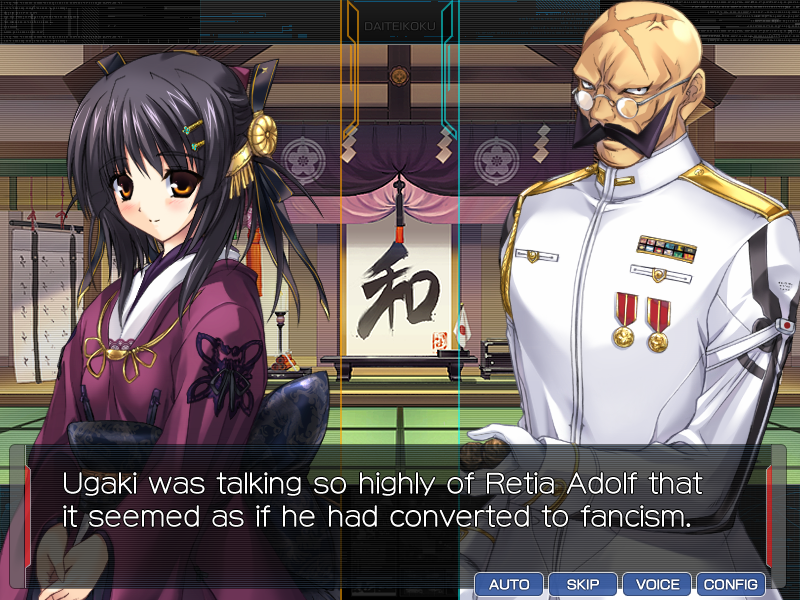Screen dimensions: 800x600
Task: Click the SKIP button
Action: (x=583, y=584)
